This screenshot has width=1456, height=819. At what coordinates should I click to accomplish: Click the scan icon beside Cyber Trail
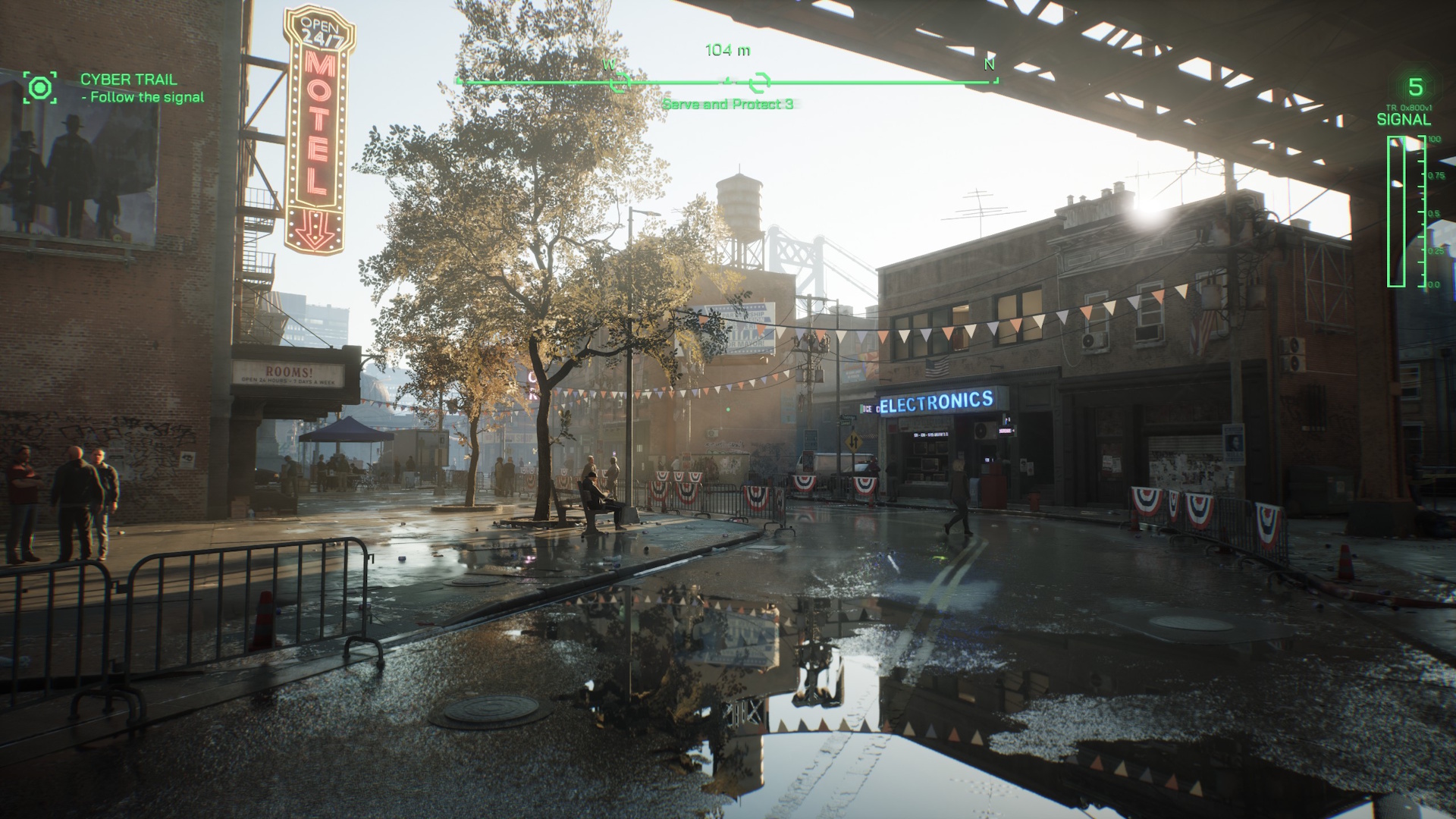coord(39,87)
